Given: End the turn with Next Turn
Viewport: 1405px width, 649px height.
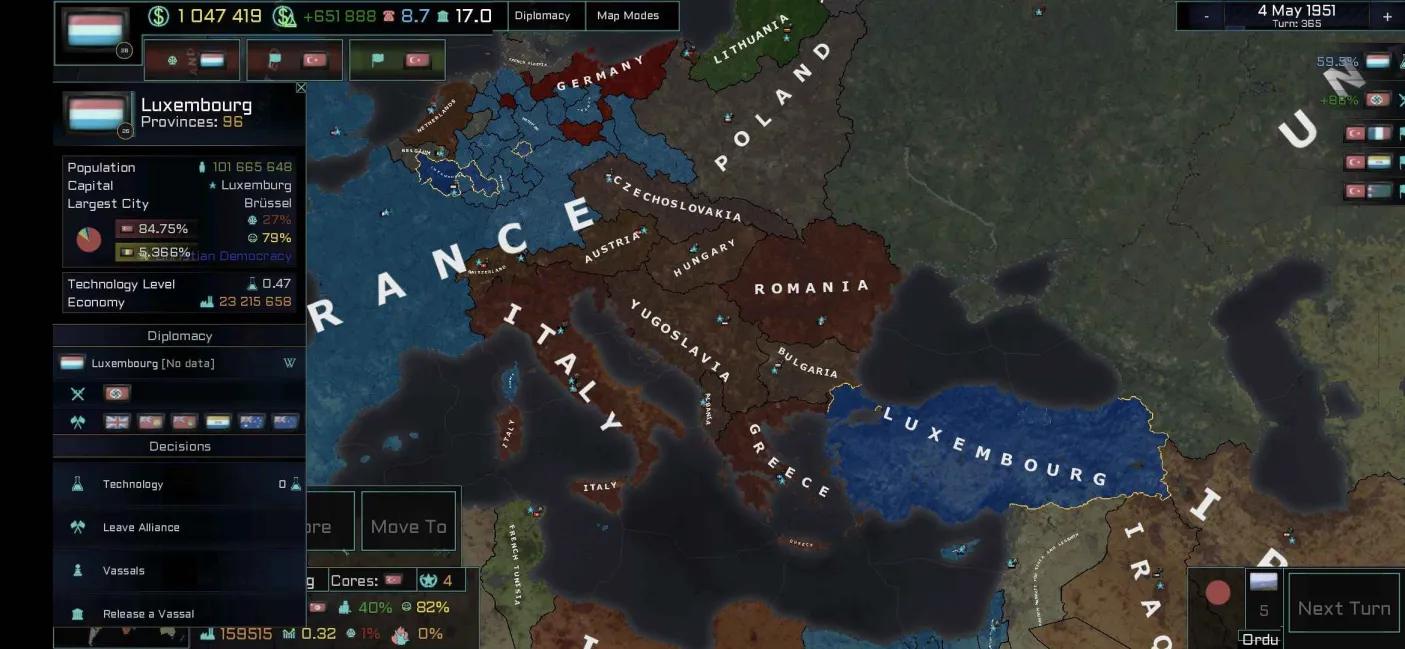Looking at the screenshot, I should [1343, 608].
